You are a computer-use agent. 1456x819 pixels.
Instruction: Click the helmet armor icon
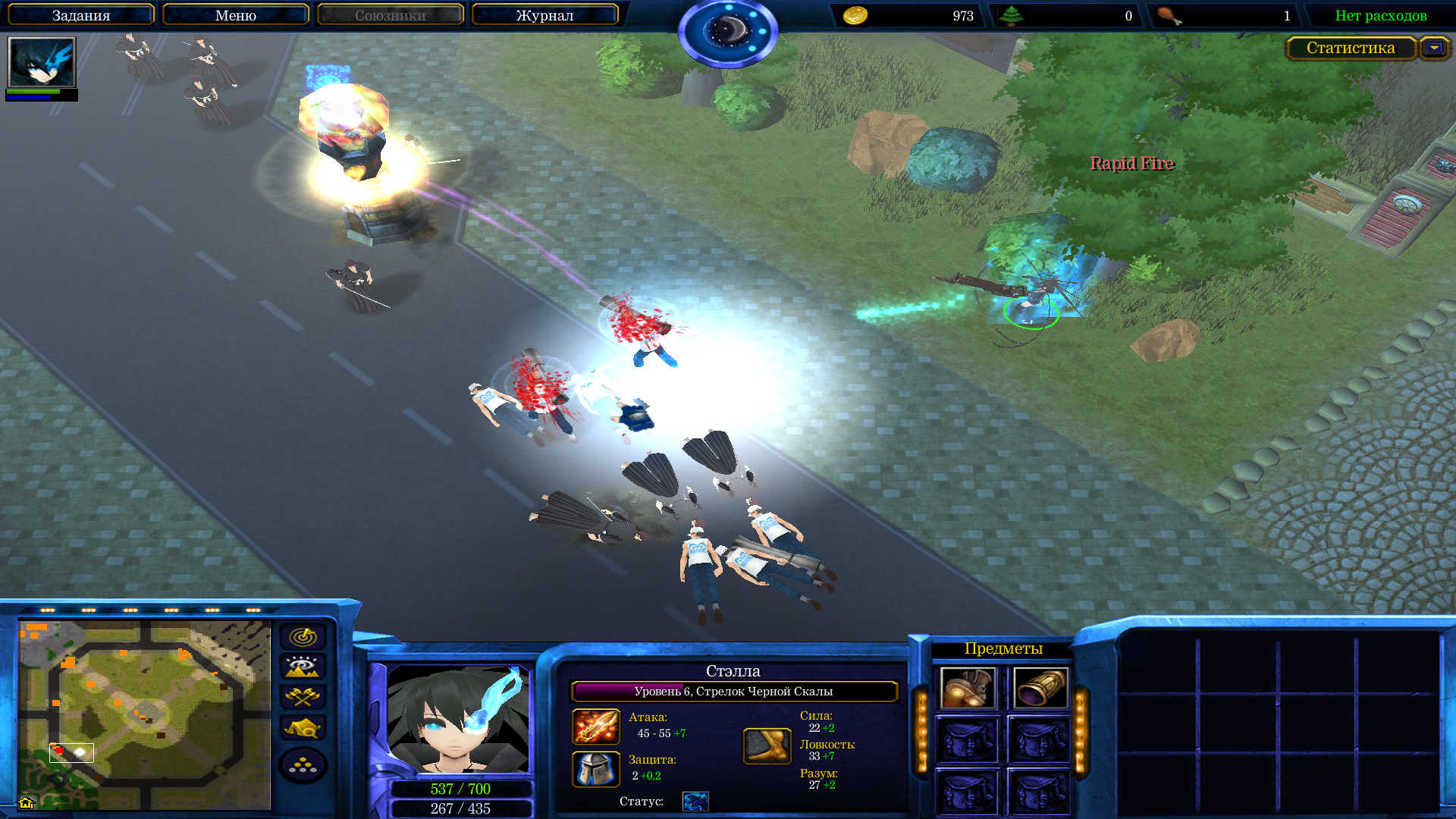pos(595,769)
